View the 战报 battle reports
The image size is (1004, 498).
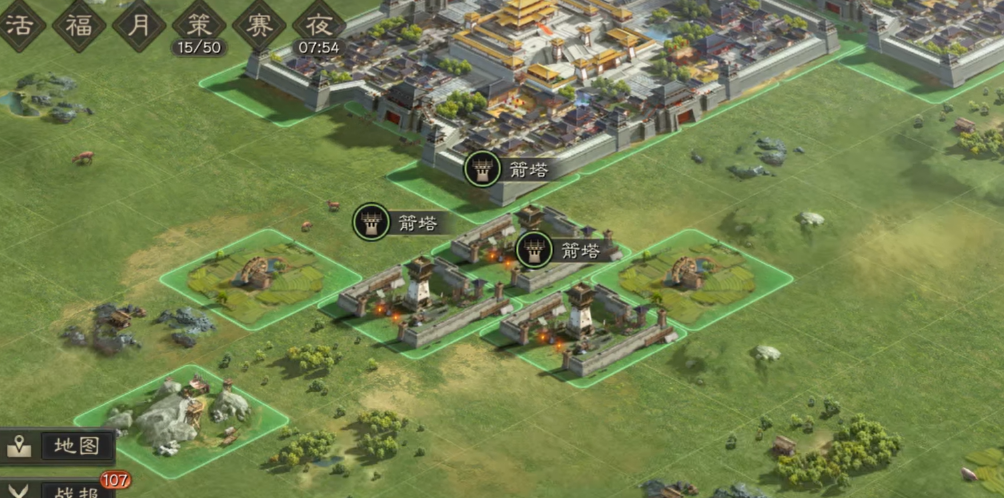pyautogui.click(x=60, y=489)
